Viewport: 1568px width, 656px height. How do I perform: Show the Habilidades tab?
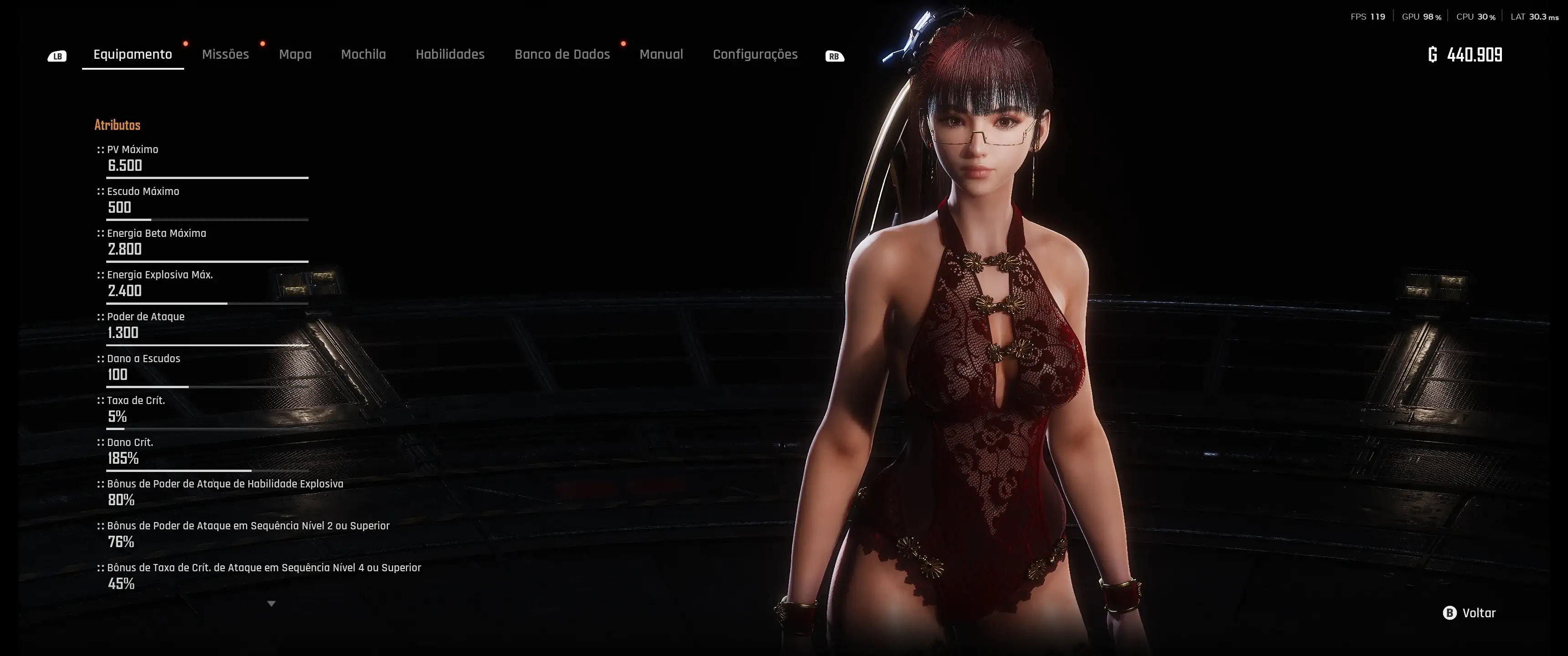point(450,54)
